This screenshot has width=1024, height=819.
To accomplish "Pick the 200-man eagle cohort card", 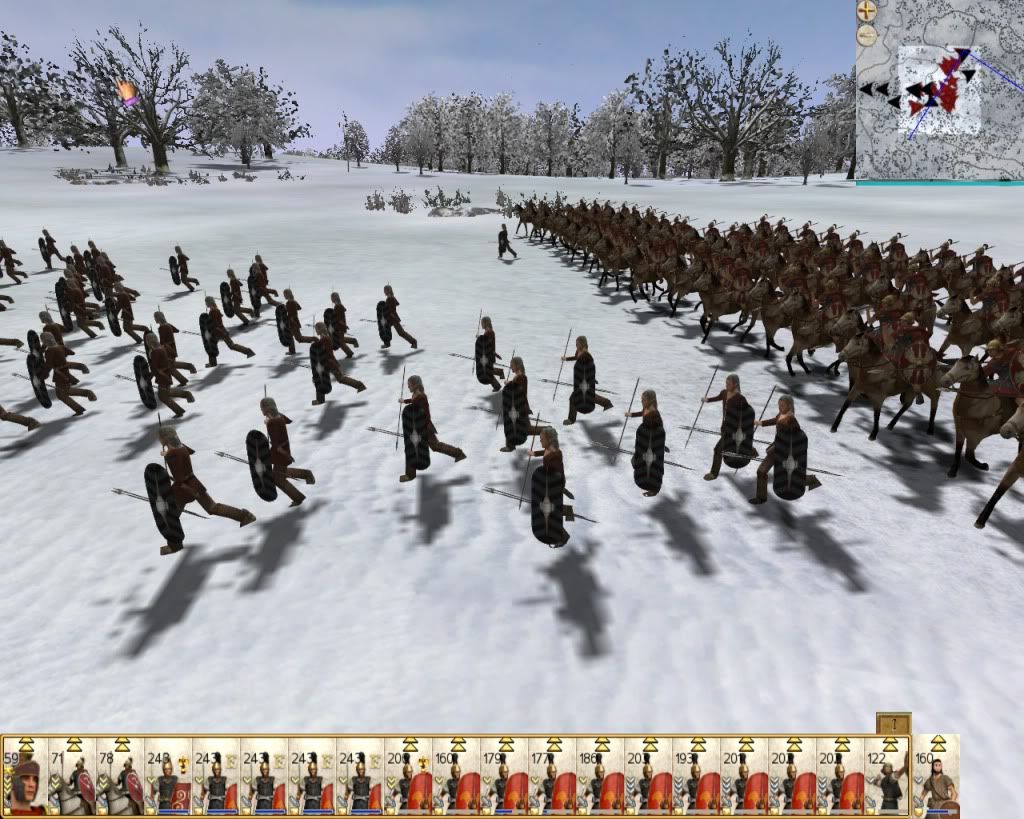I will coord(408,777).
